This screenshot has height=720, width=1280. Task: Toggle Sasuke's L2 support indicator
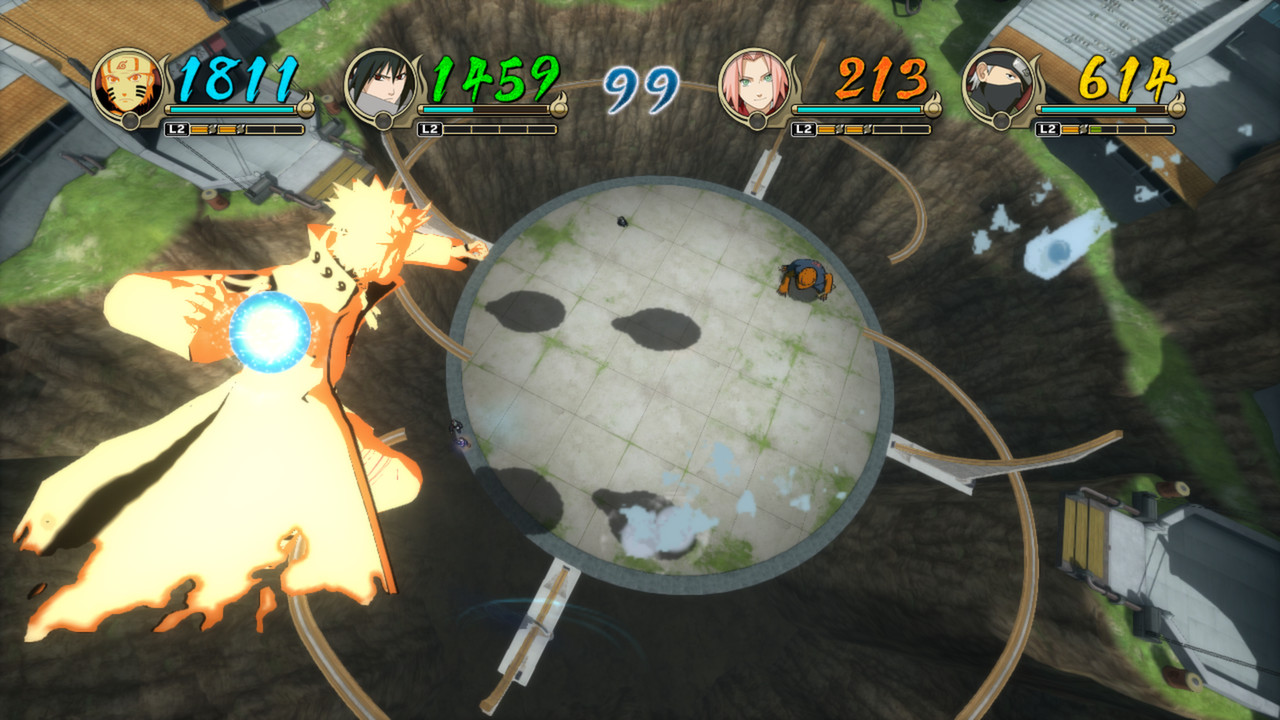428,129
